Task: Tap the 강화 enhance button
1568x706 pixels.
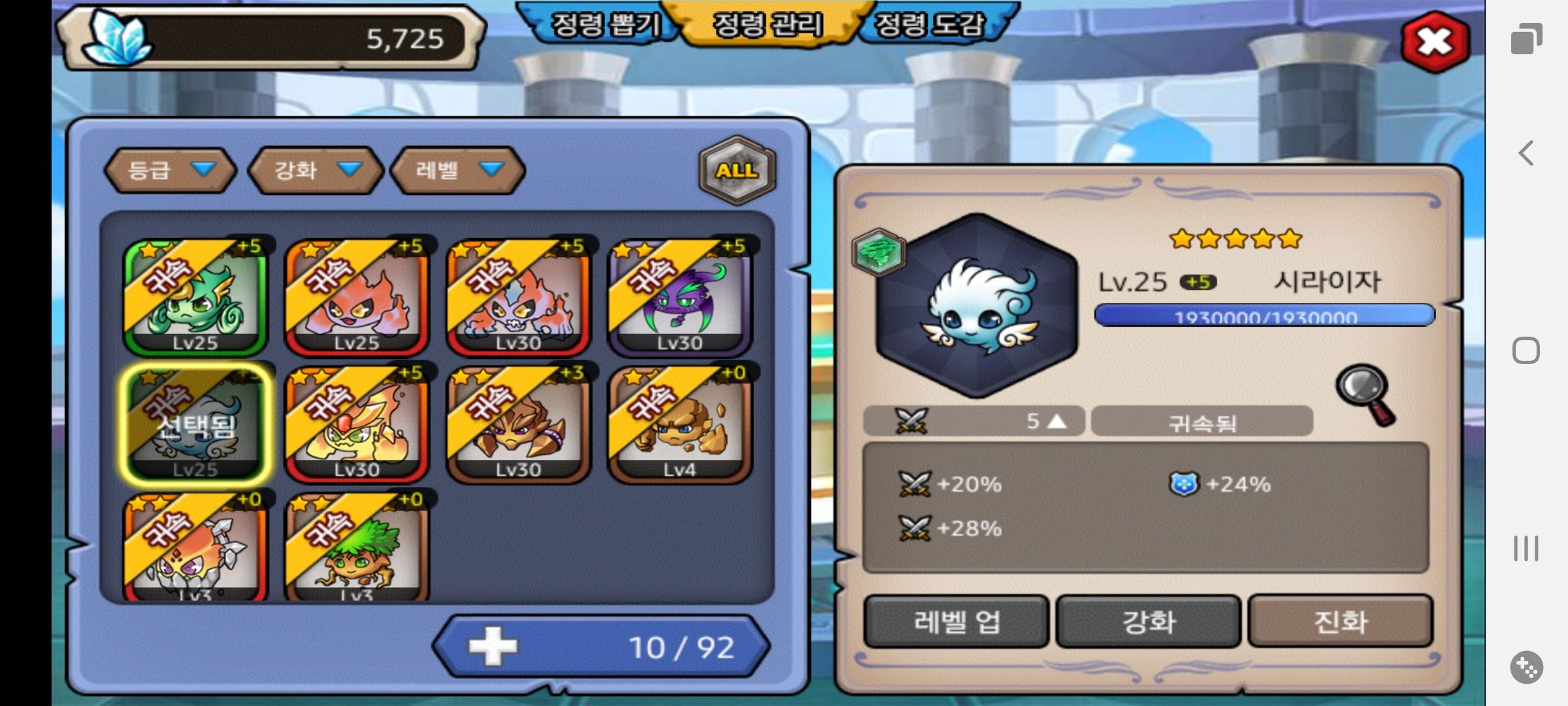Action: (1148, 621)
